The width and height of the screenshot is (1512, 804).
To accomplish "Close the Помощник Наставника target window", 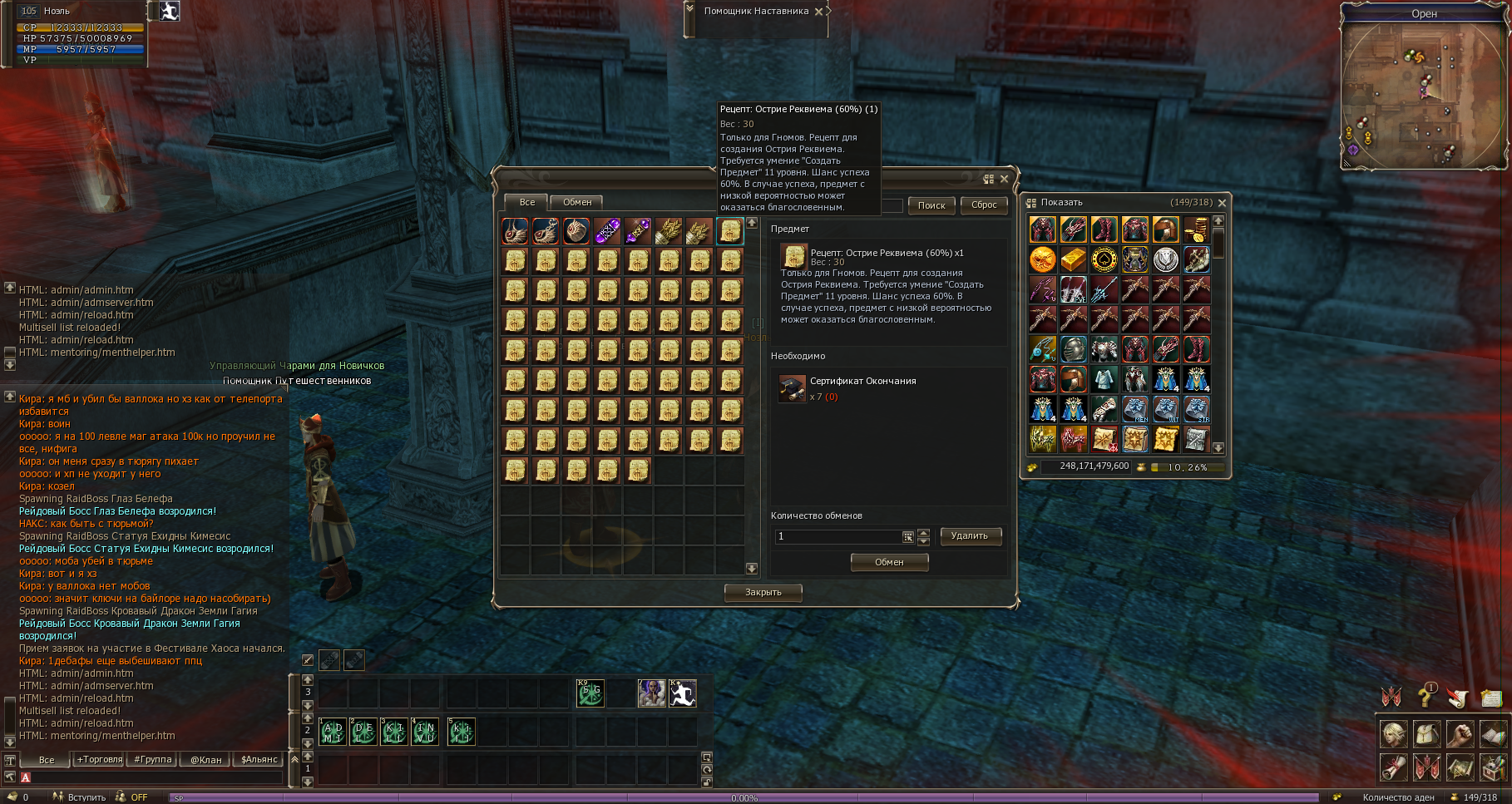I will tap(819, 12).
